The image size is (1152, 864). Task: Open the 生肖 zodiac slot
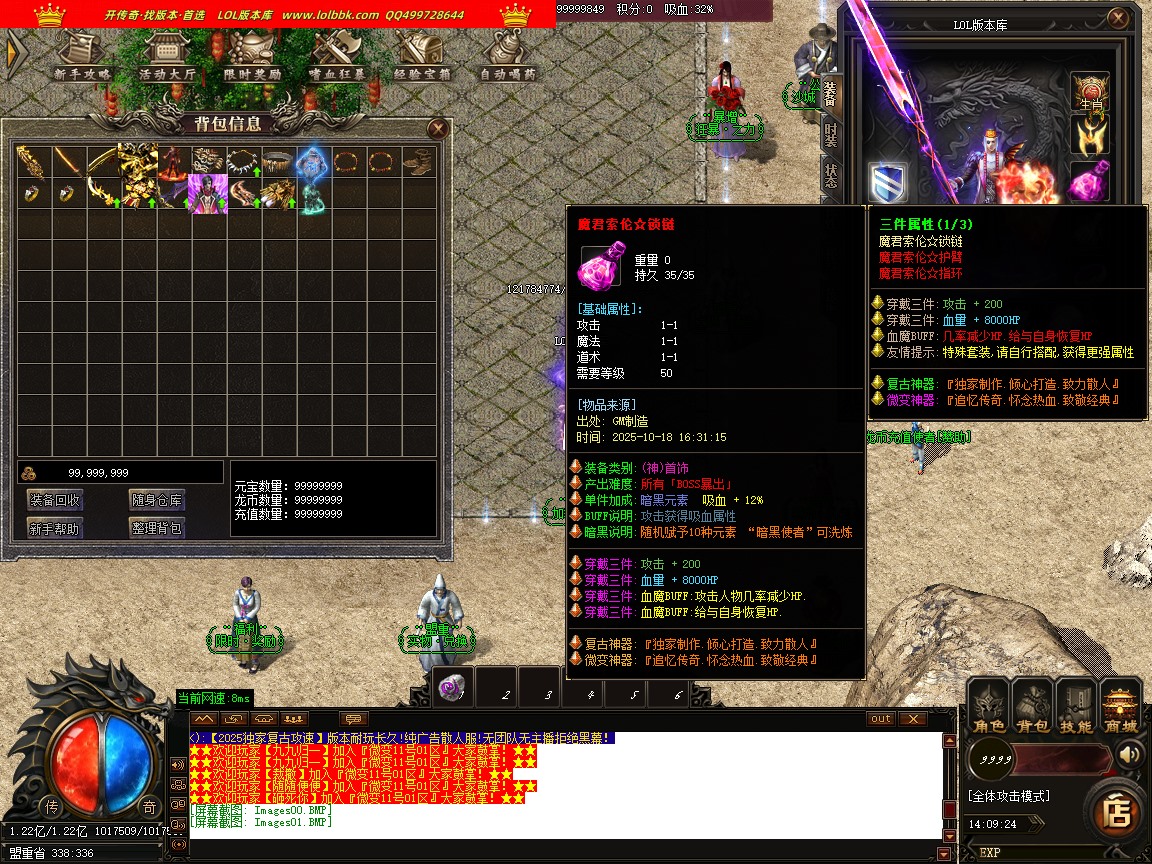click(1090, 92)
